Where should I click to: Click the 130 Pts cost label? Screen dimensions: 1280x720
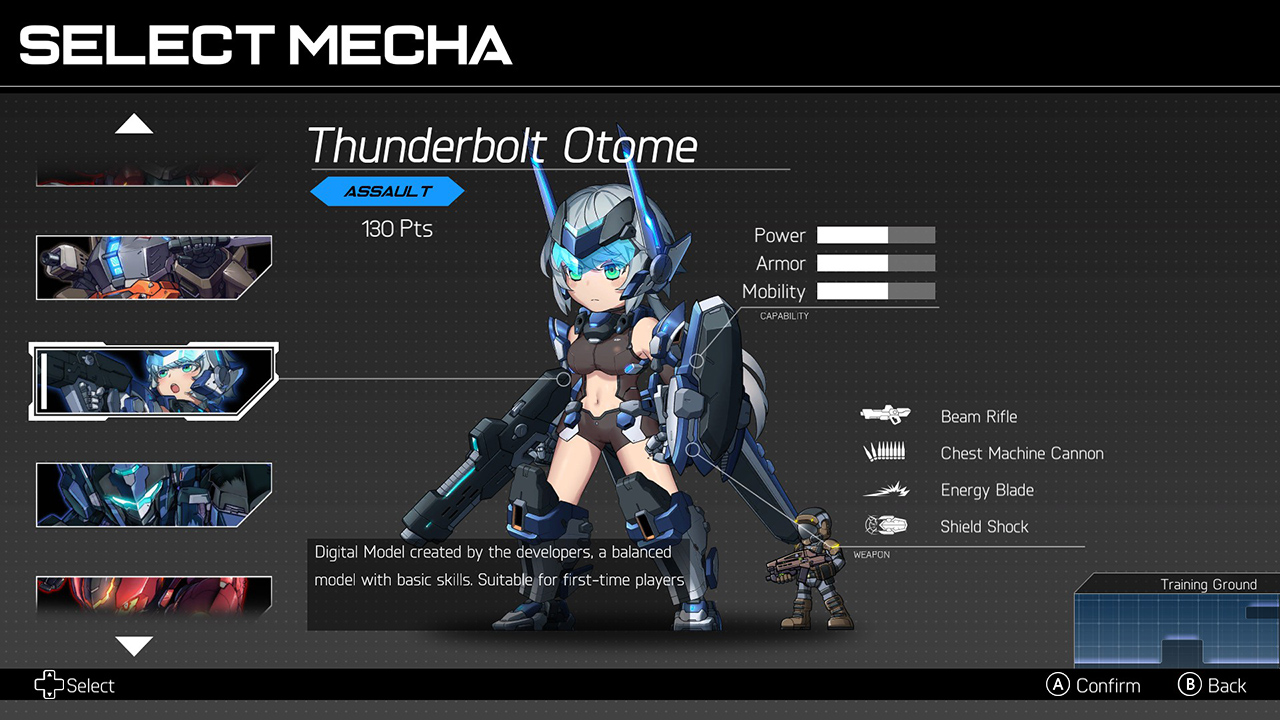coord(396,228)
